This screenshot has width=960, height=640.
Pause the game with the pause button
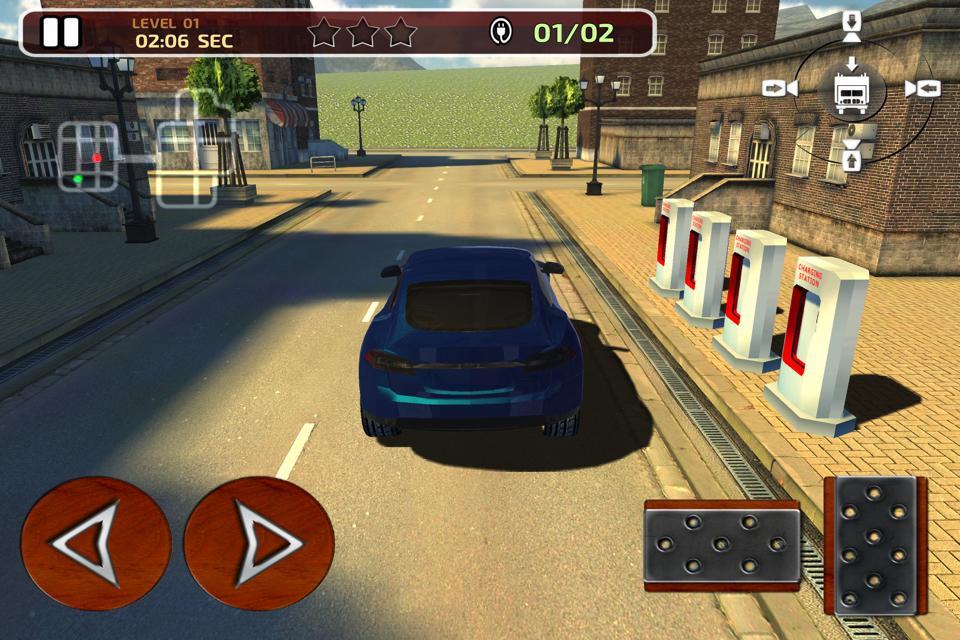click(60, 33)
